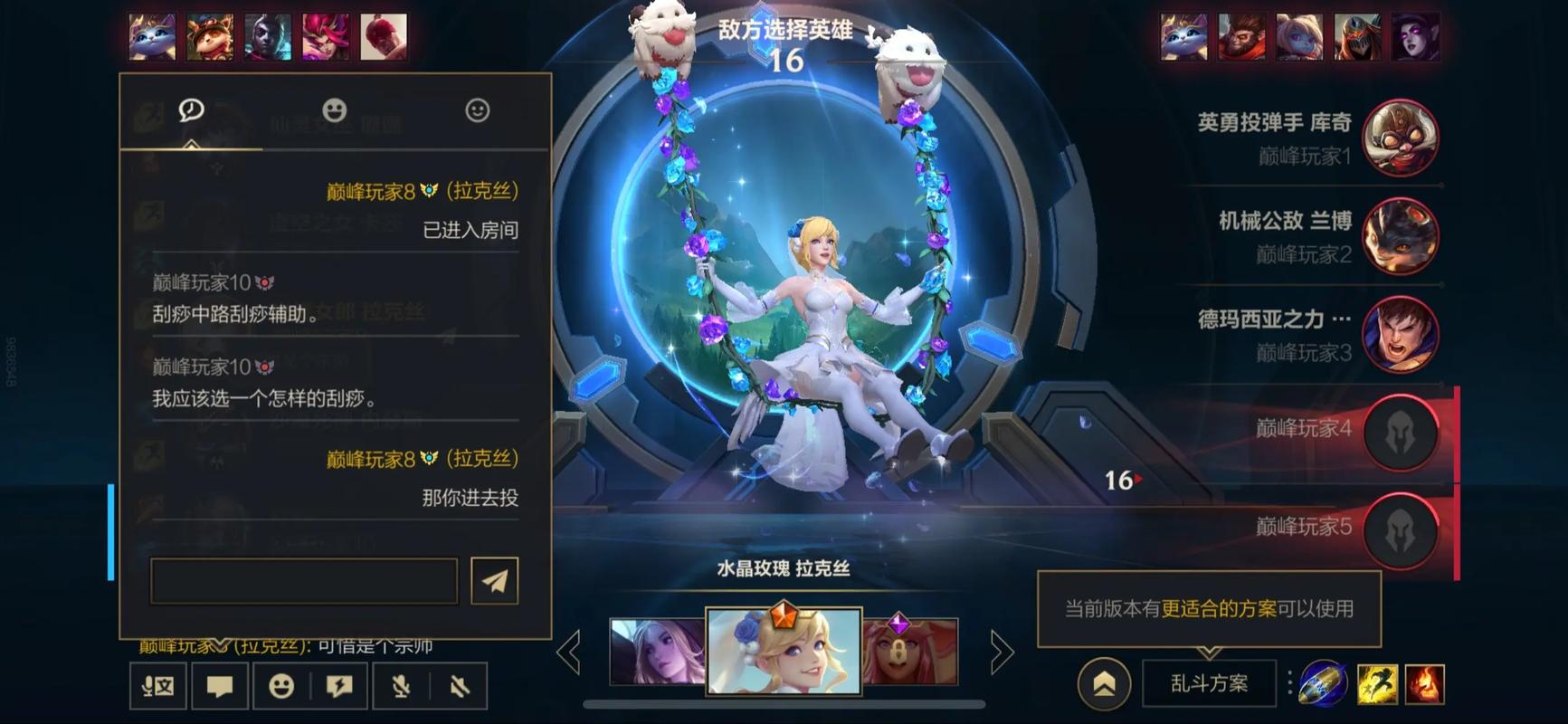Choose the locked pink-haired skin thumbnail
1568x724 pixels.
click(909, 652)
